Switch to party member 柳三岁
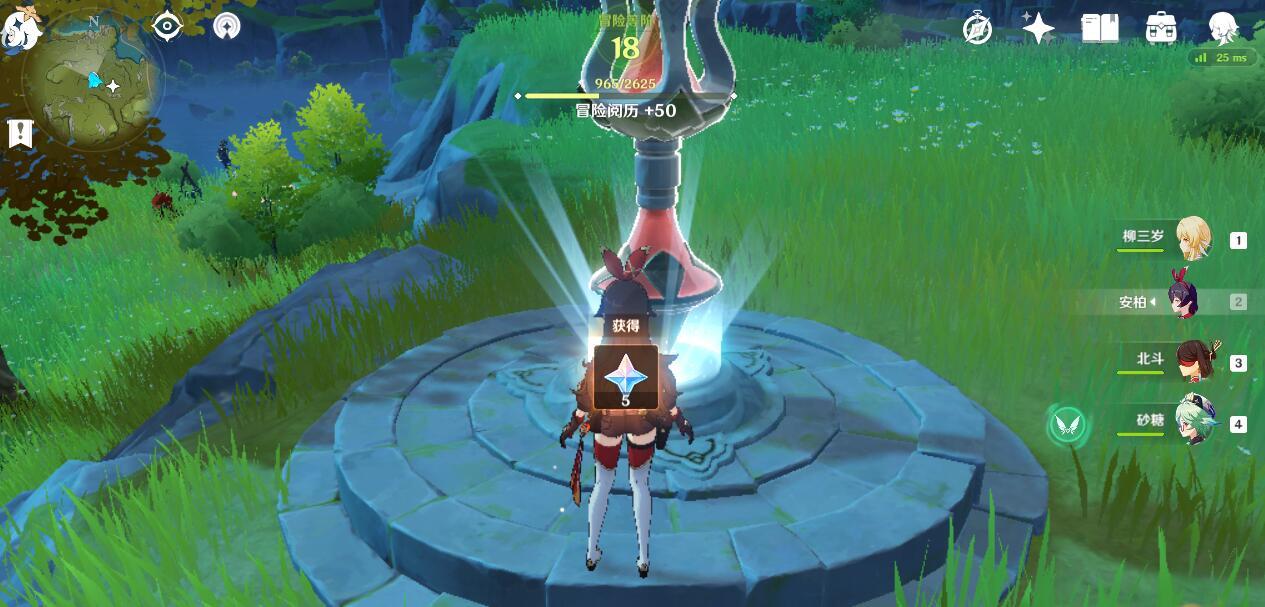The height and width of the screenshot is (607, 1265). 1192,239
